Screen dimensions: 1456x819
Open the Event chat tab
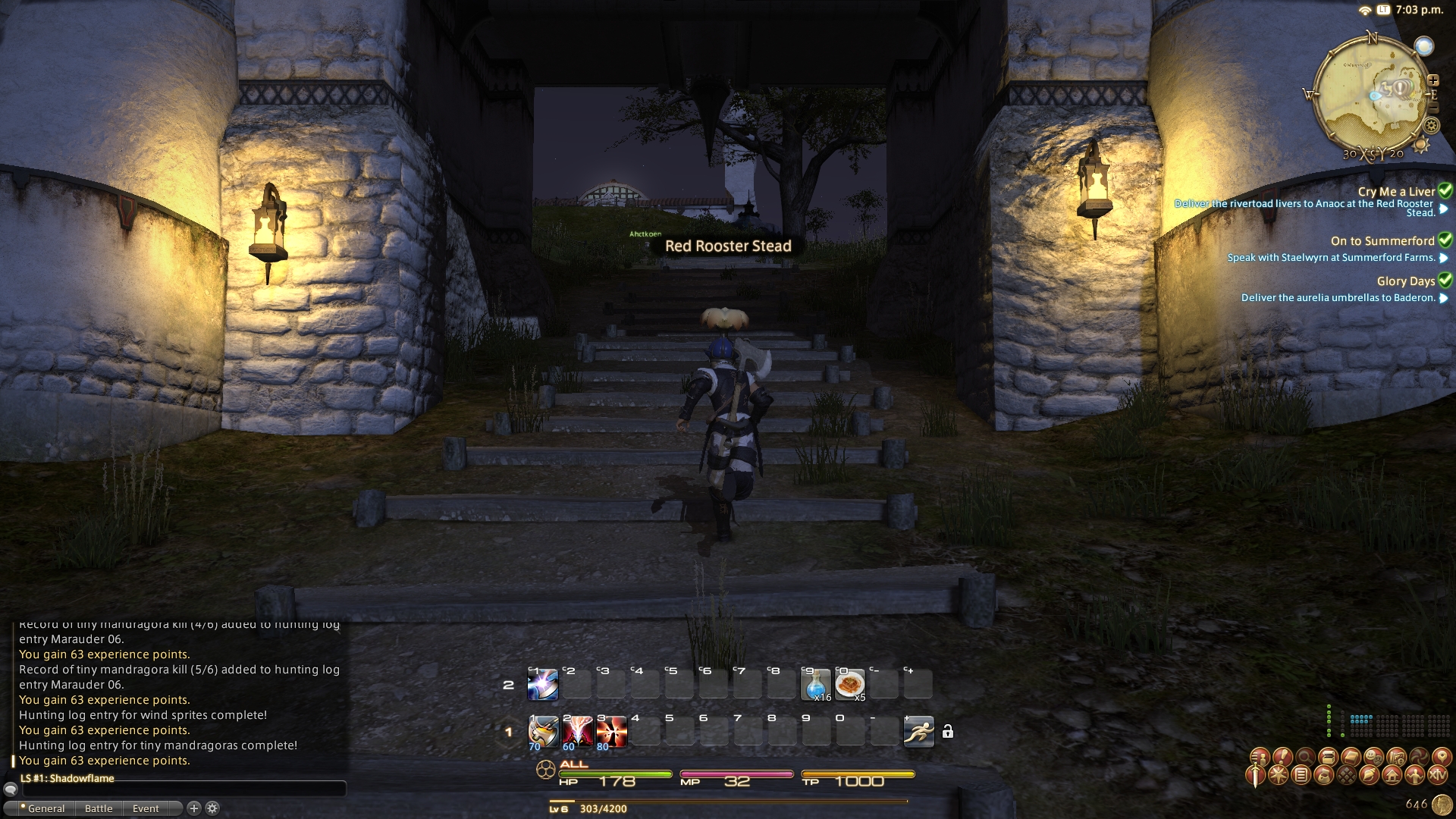pyautogui.click(x=146, y=808)
